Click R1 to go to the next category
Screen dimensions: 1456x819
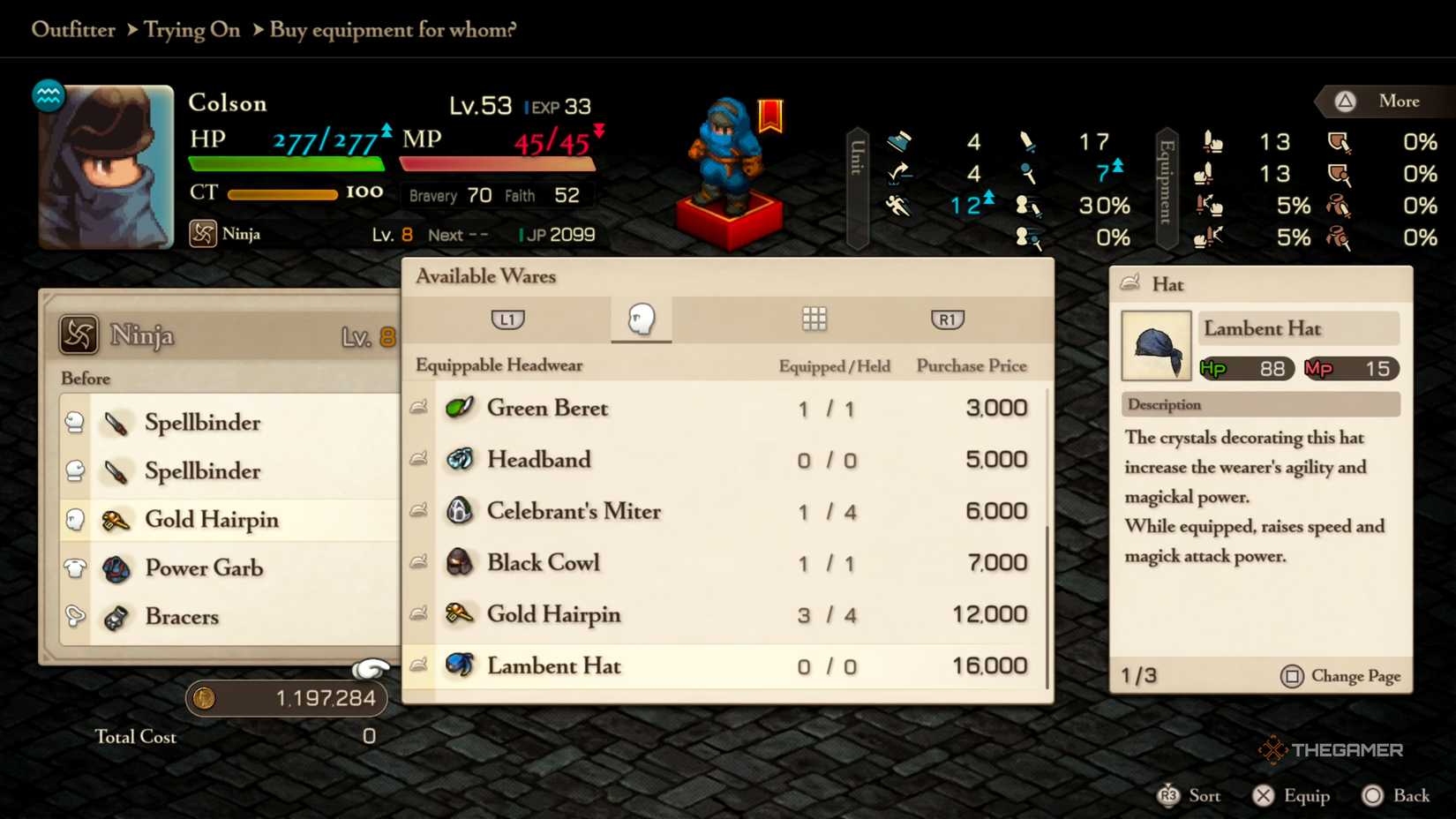pos(946,319)
